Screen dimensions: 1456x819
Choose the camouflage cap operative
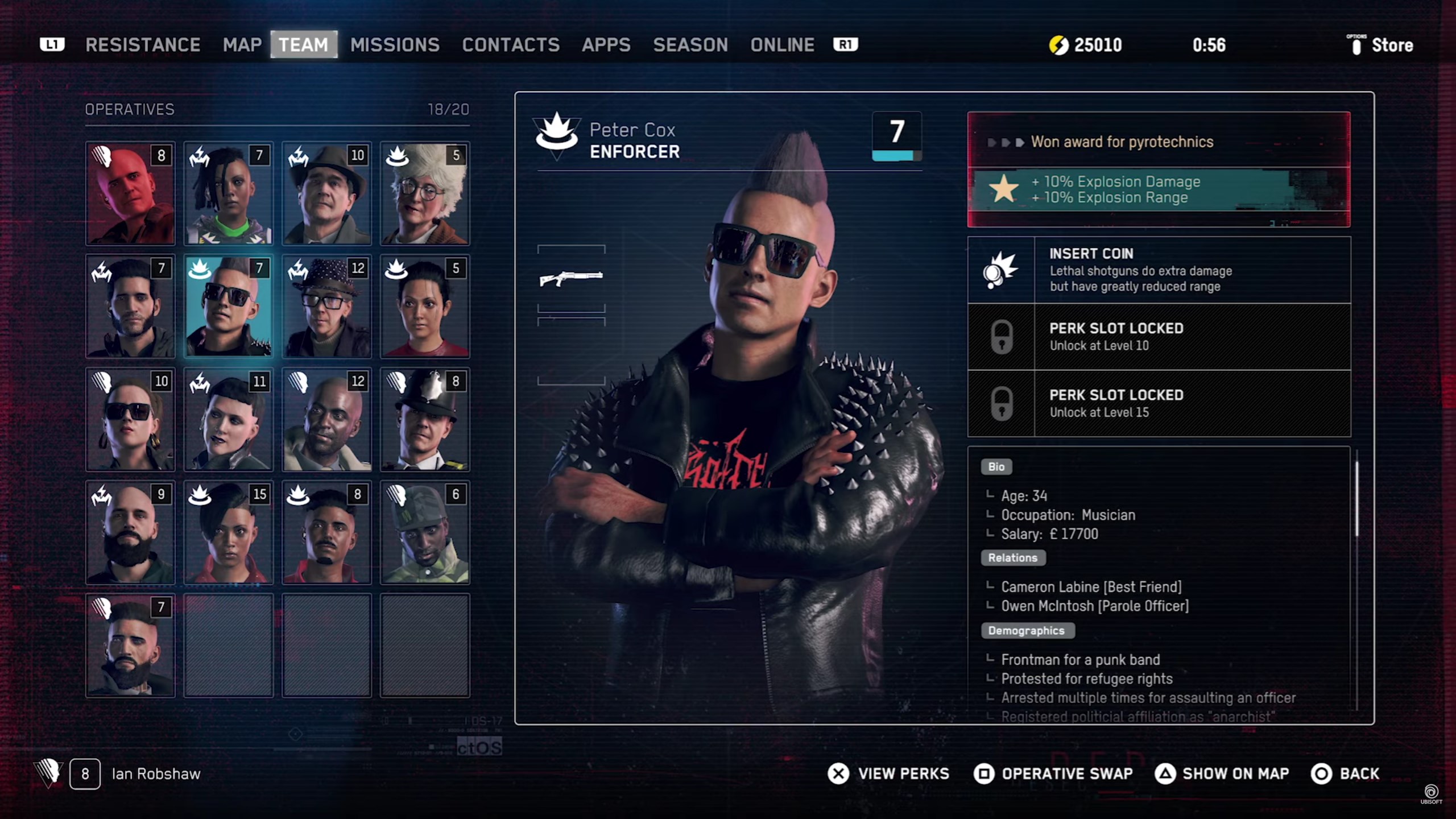click(425, 532)
